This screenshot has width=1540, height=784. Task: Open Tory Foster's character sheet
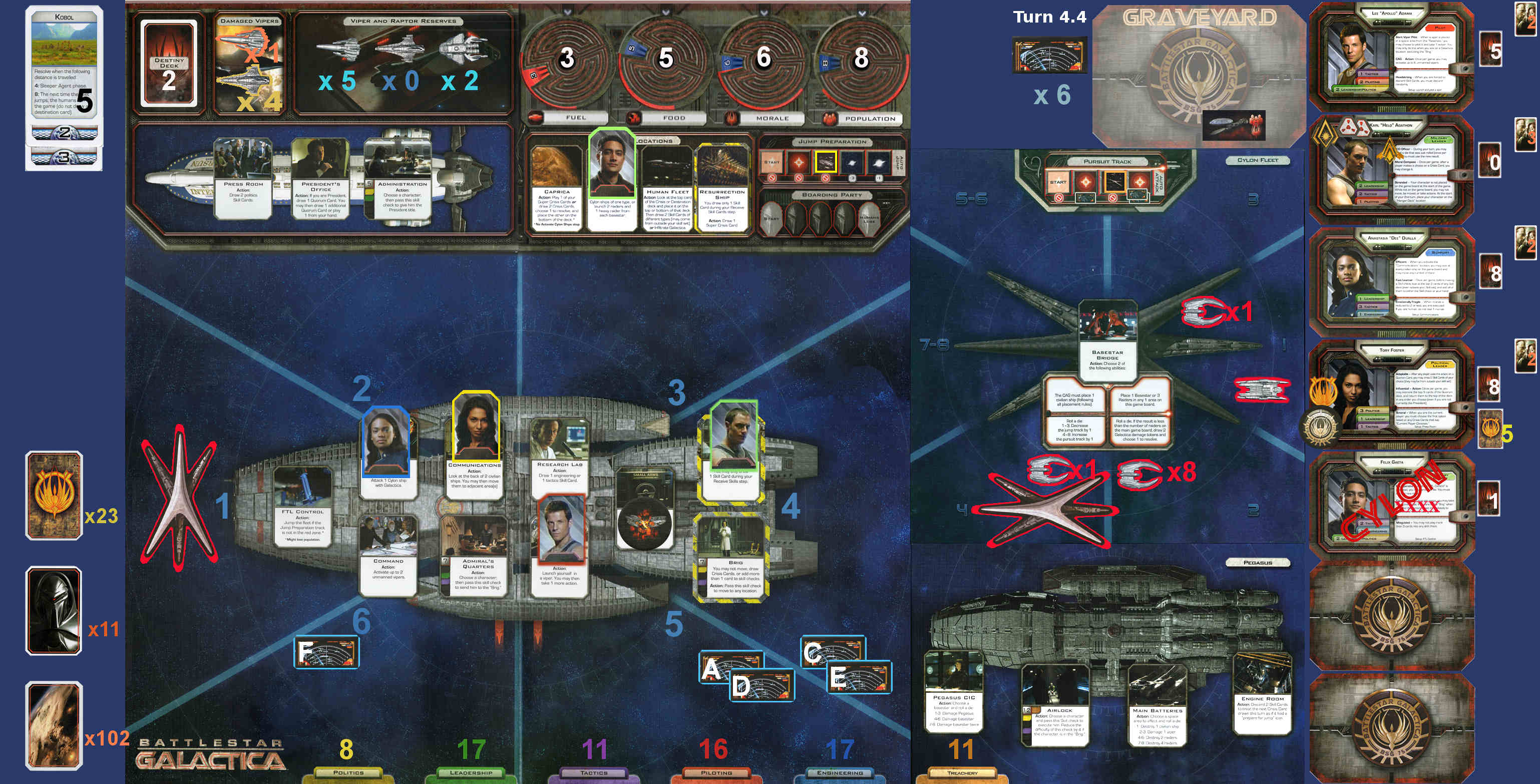(x=1392, y=393)
